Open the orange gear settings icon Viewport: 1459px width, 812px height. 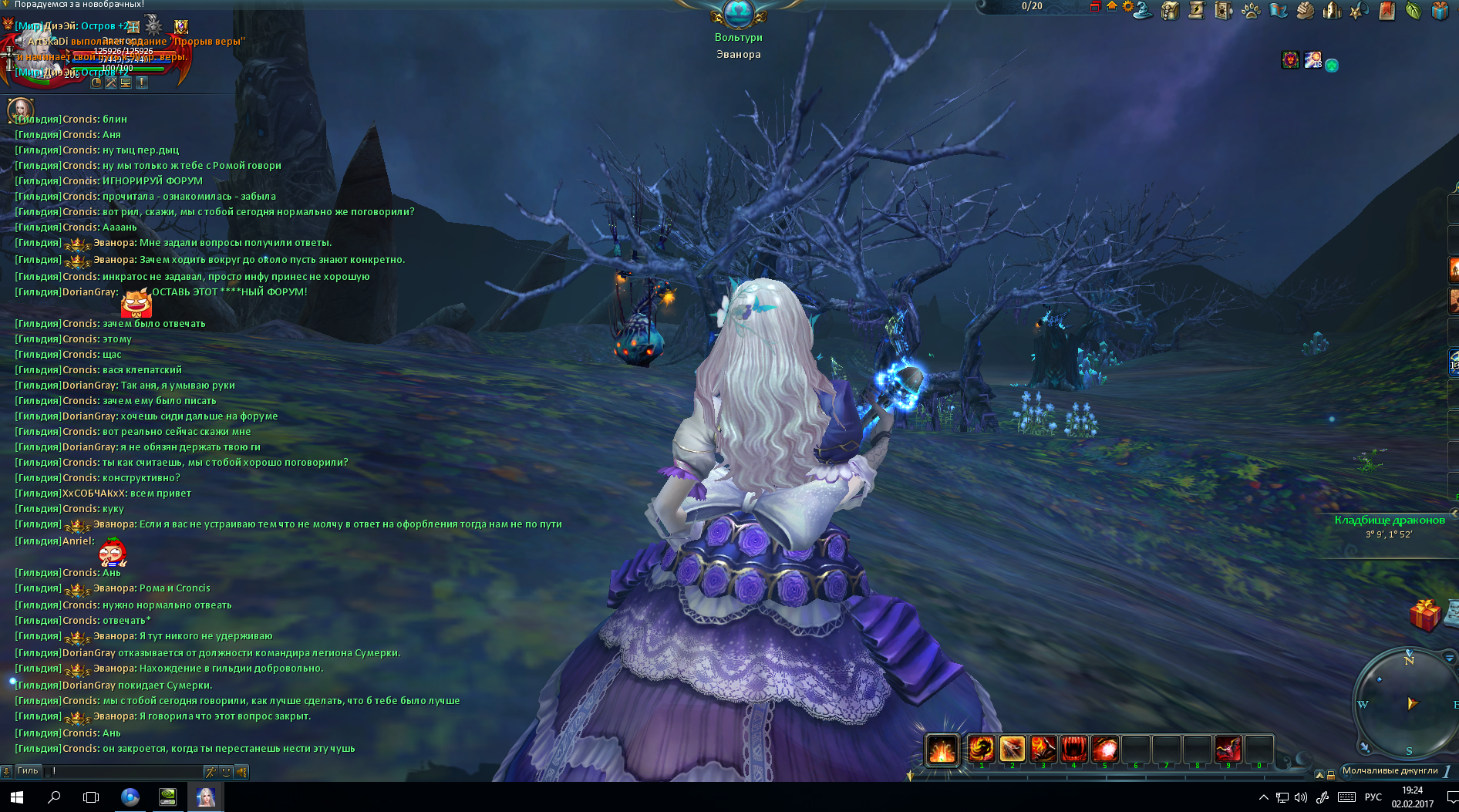click(x=1127, y=7)
